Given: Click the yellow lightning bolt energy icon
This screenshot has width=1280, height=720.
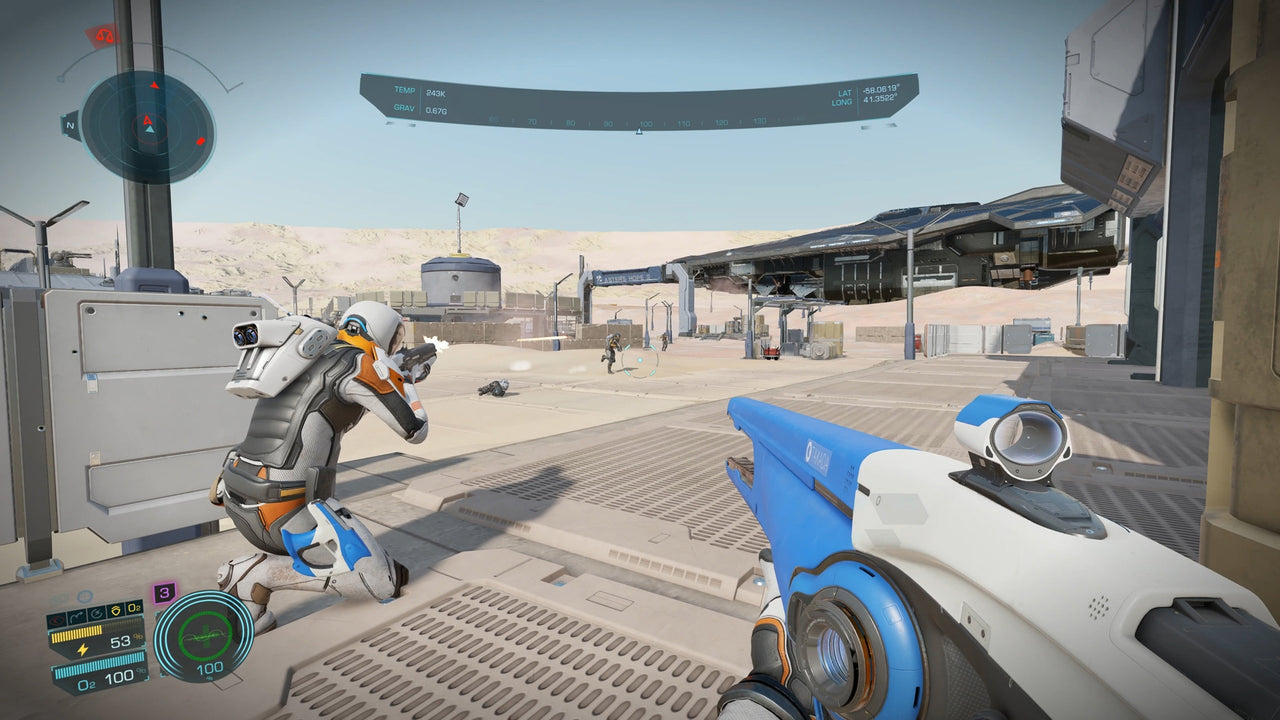Looking at the screenshot, I should [x=83, y=649].
